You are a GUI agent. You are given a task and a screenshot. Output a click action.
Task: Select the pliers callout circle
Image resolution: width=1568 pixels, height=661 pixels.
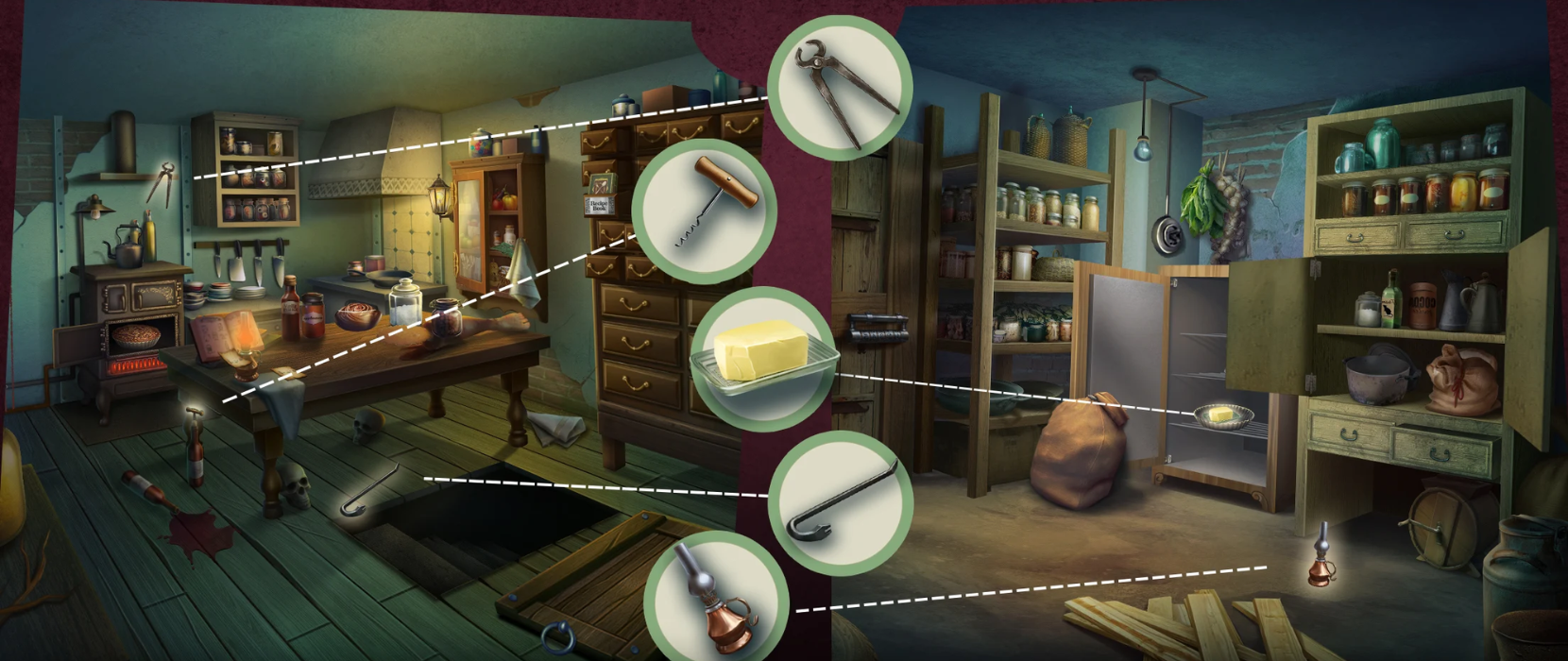point(840,90)
